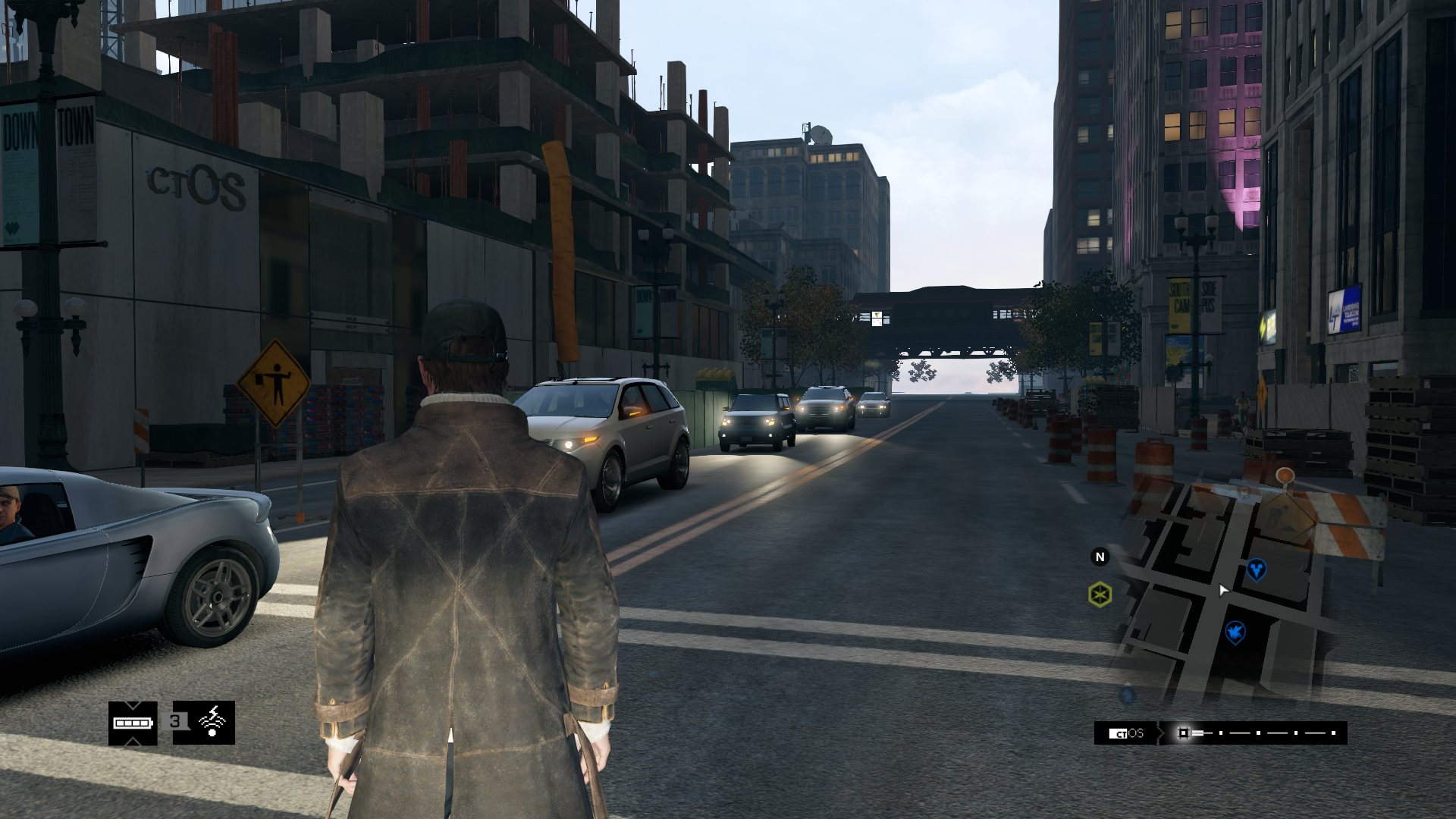Expand the upward chevron below the battery meter
This screenshot has width=1456, height=819.
(x=133, y=742)
